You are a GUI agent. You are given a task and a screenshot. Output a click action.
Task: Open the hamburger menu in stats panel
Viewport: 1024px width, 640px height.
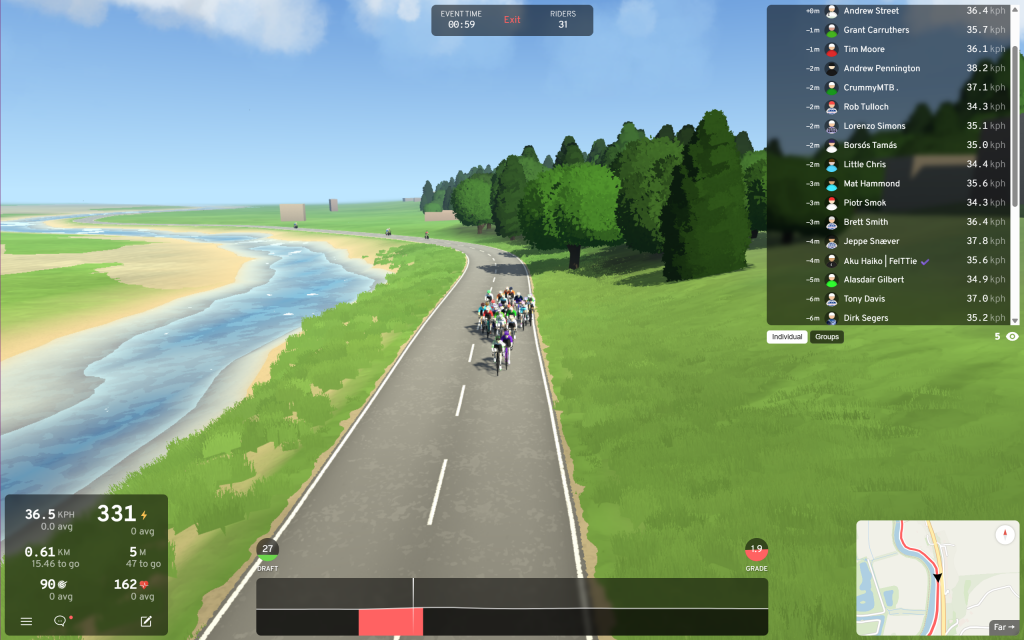(26, 621)
